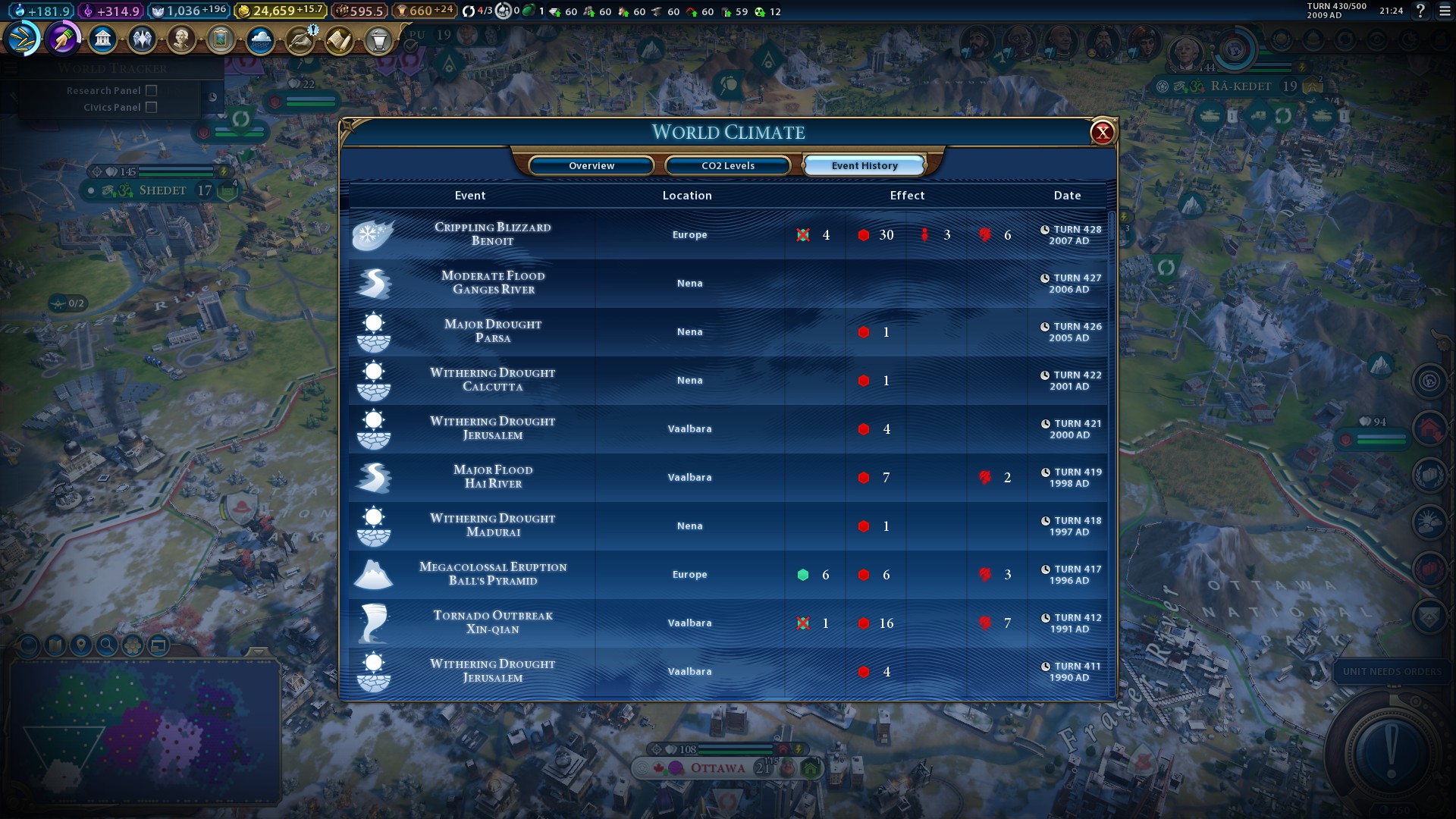
Task: Switch to the Overview tab
Action: point(591,165)
